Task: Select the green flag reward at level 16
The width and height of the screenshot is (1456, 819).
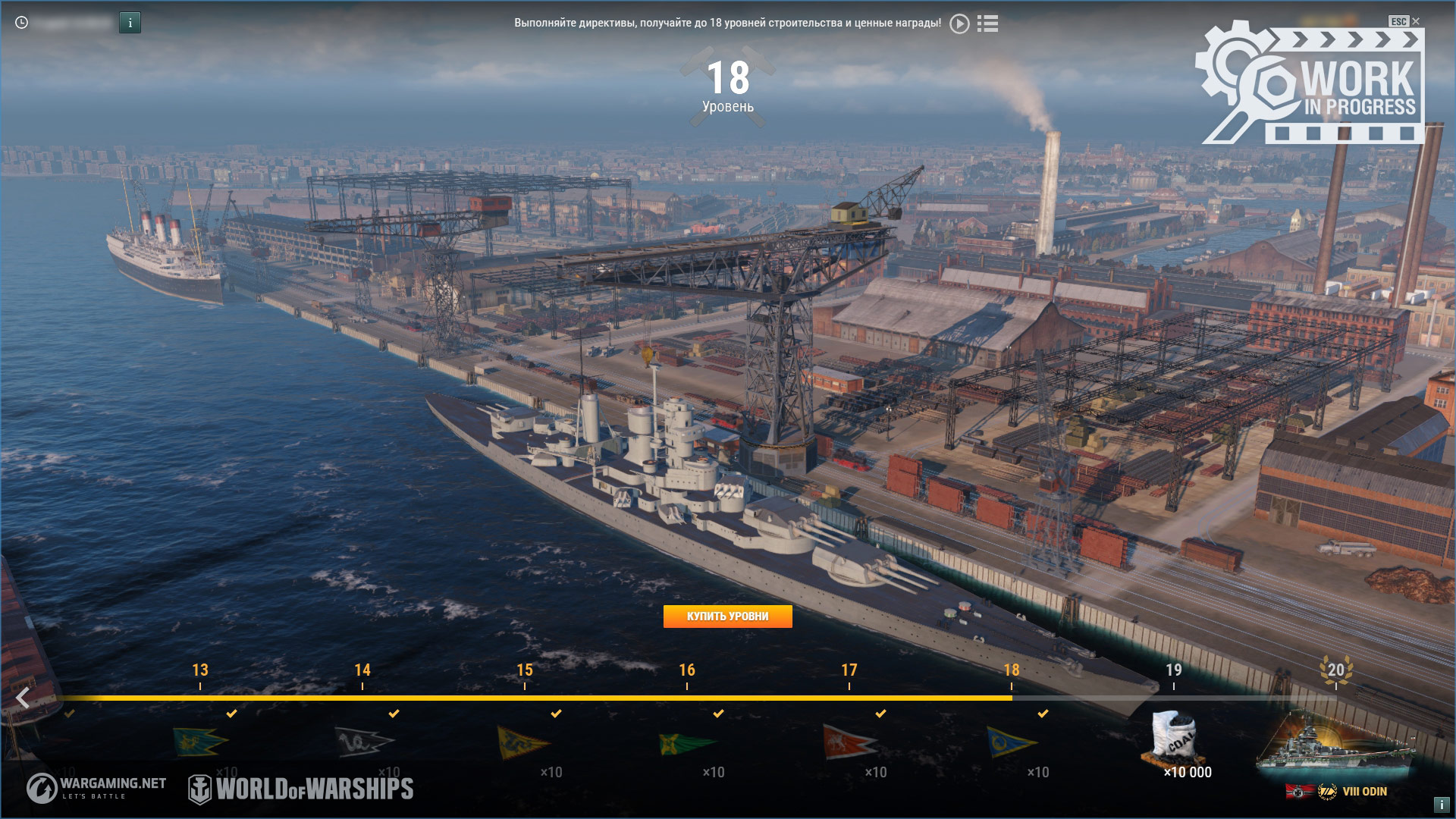Action: [686, 742]
